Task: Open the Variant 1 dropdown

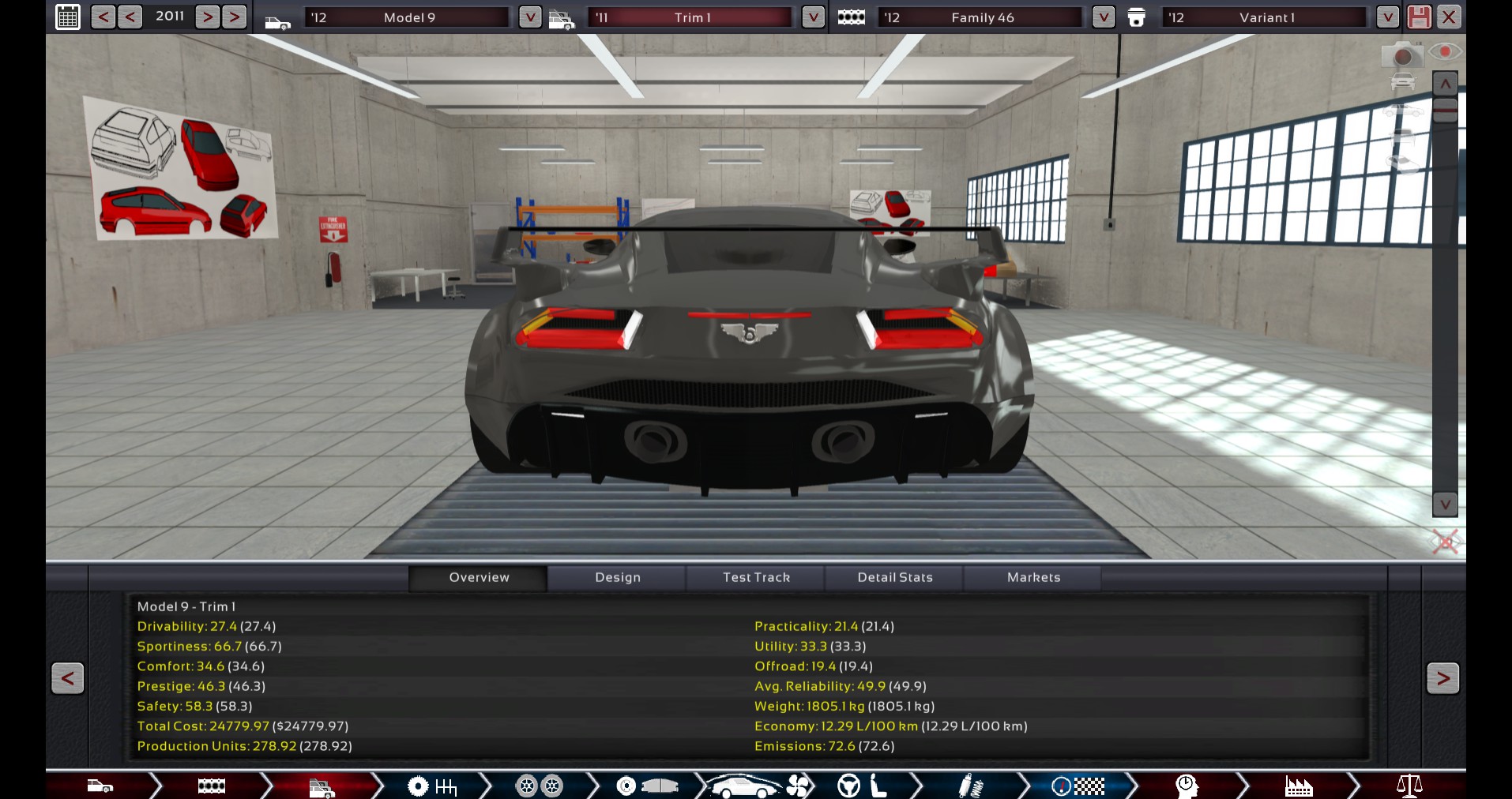Action: point(1387,16)
